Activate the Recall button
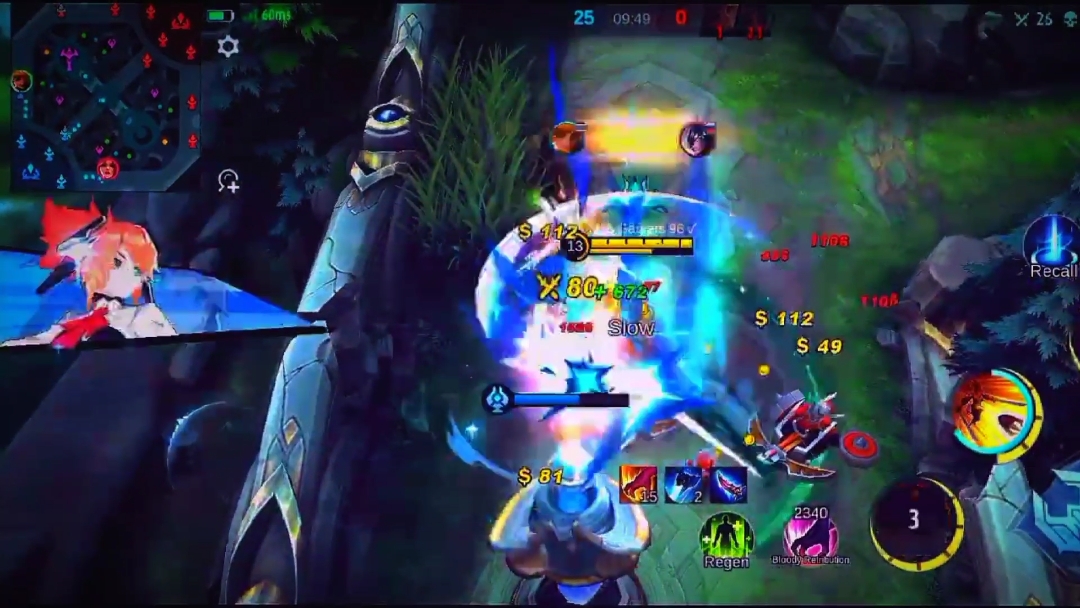Image resolution: width=1080 pixels, height=608 pixels. (x=1052, y=243)
